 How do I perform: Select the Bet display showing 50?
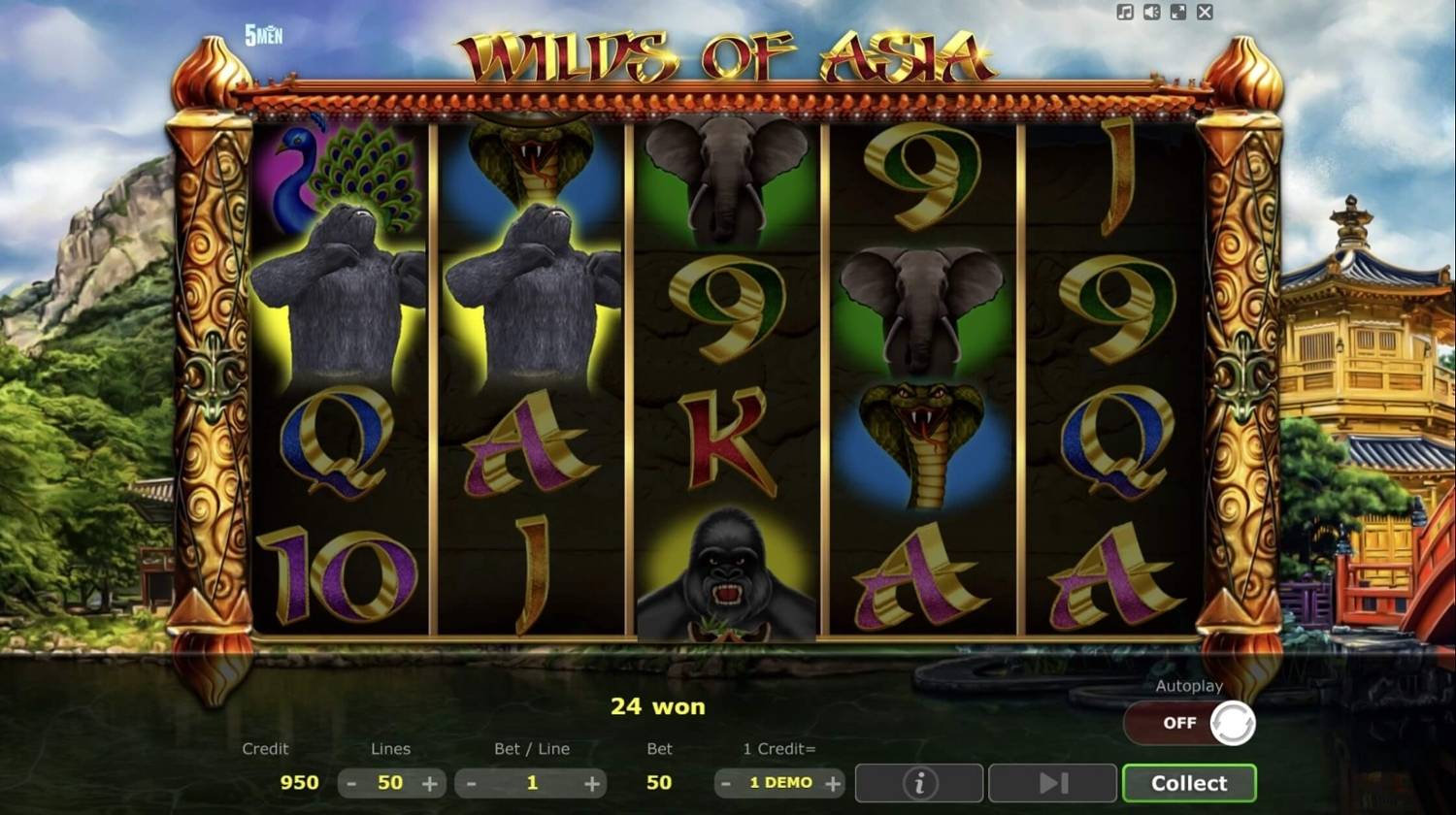[659, 782]
